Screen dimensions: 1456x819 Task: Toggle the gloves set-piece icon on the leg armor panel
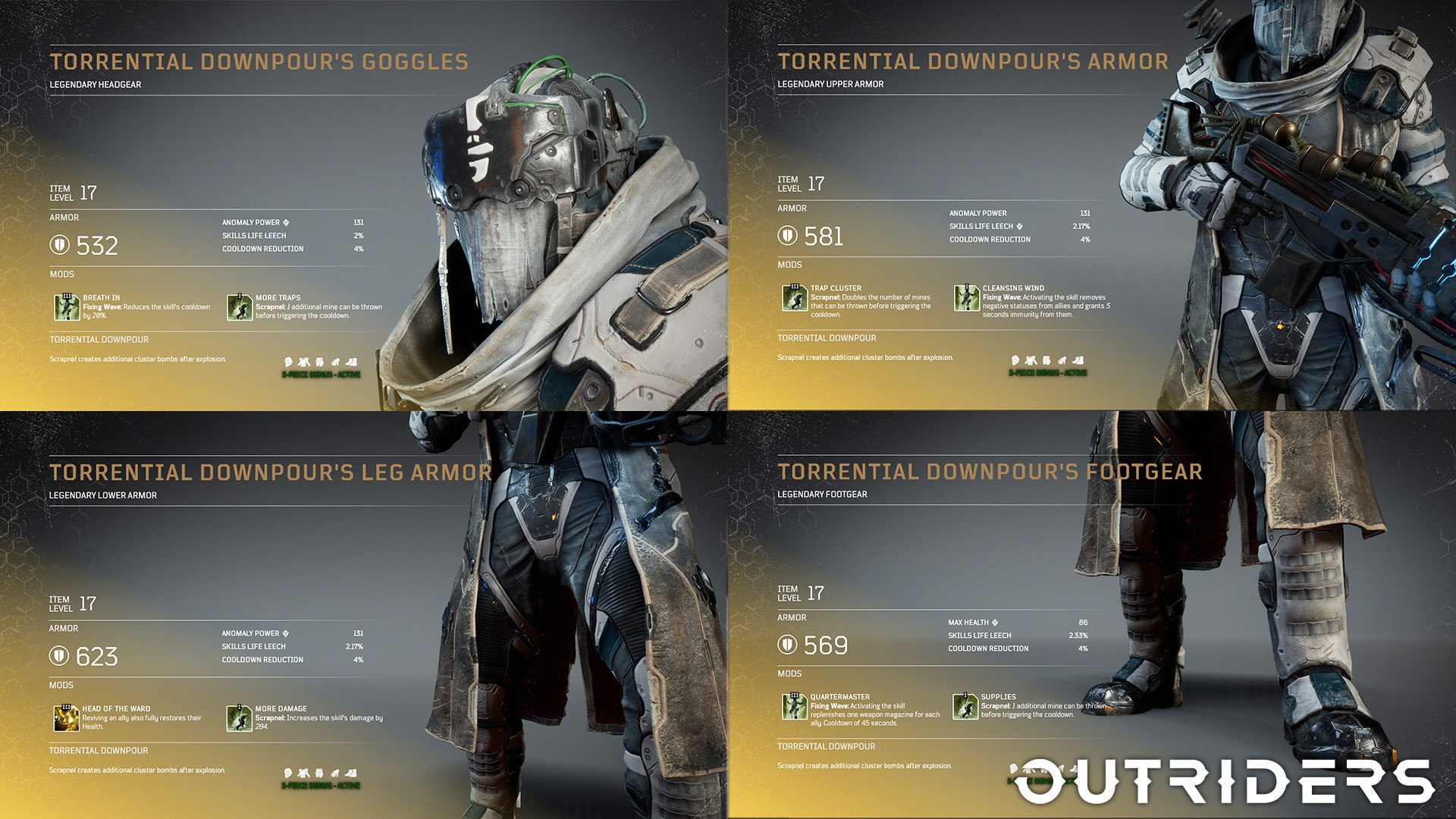tap(337, 773)
